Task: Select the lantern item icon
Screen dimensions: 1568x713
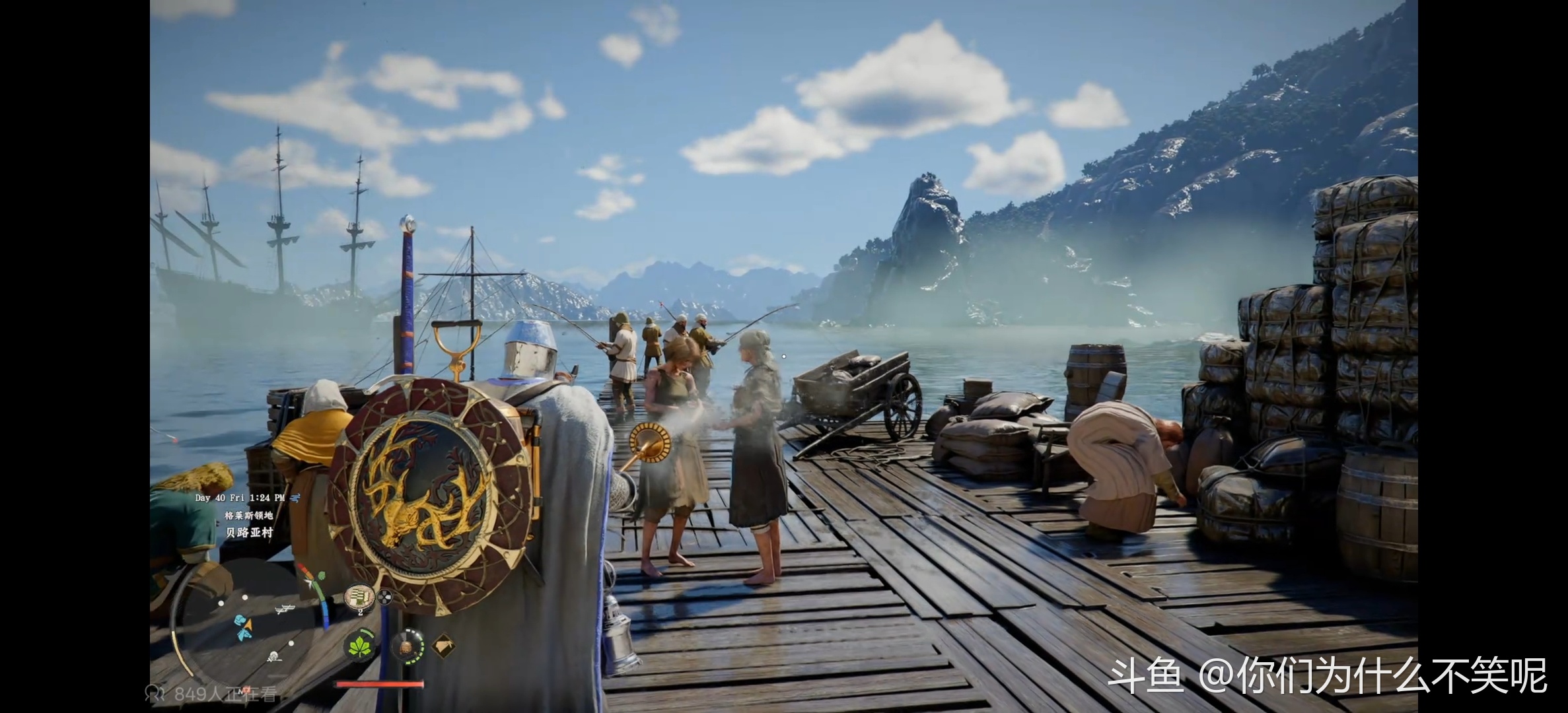Action: [407, 645]
